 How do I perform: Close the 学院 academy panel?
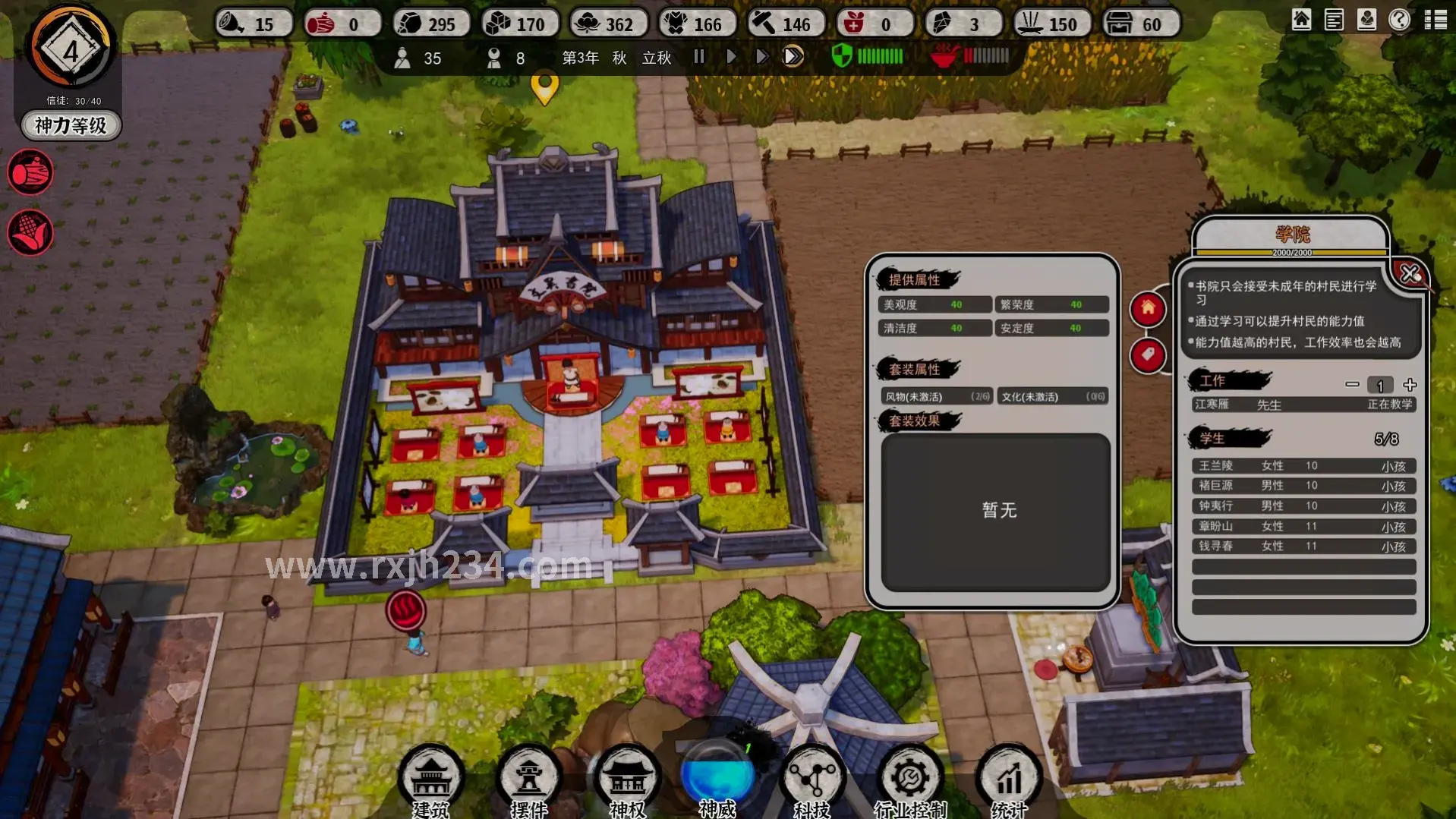[x=1410, y=273]
